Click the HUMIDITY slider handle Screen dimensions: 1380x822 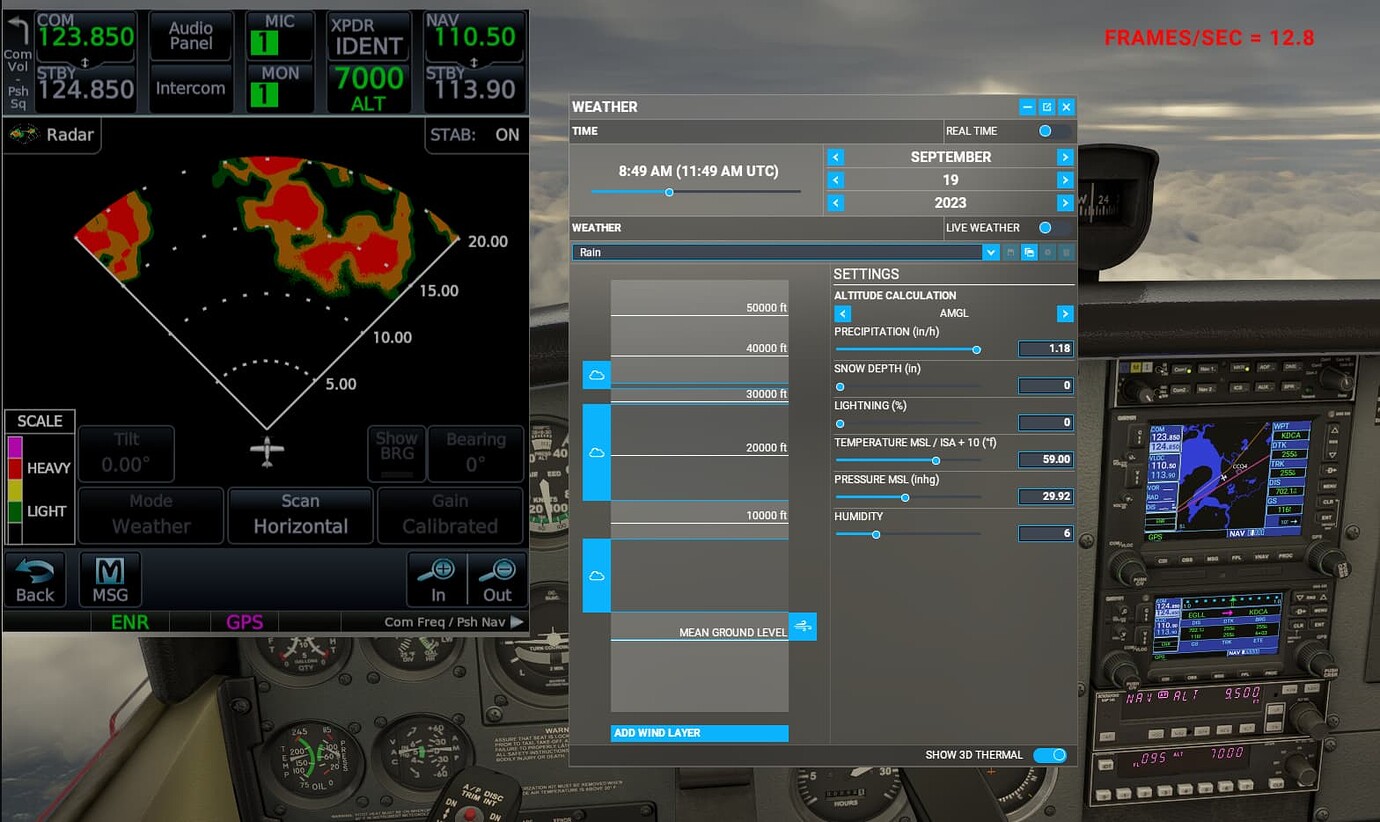pyautogui.click(x=876, y=534)
